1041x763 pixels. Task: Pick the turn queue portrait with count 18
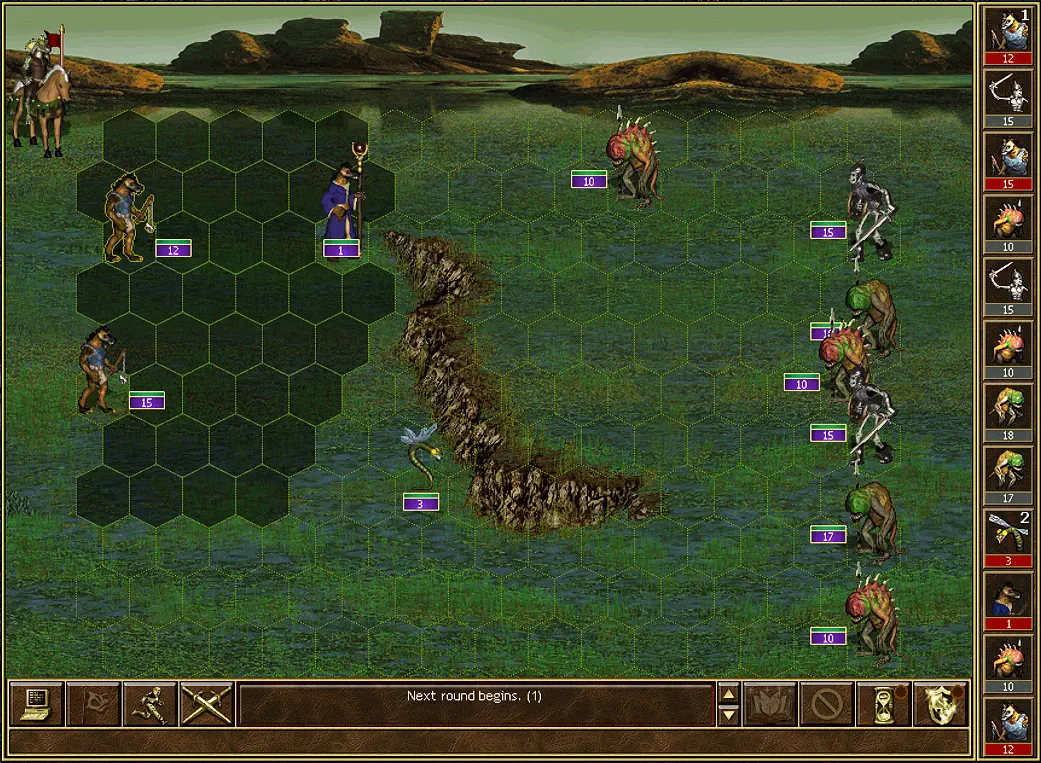pos(1009,409)
